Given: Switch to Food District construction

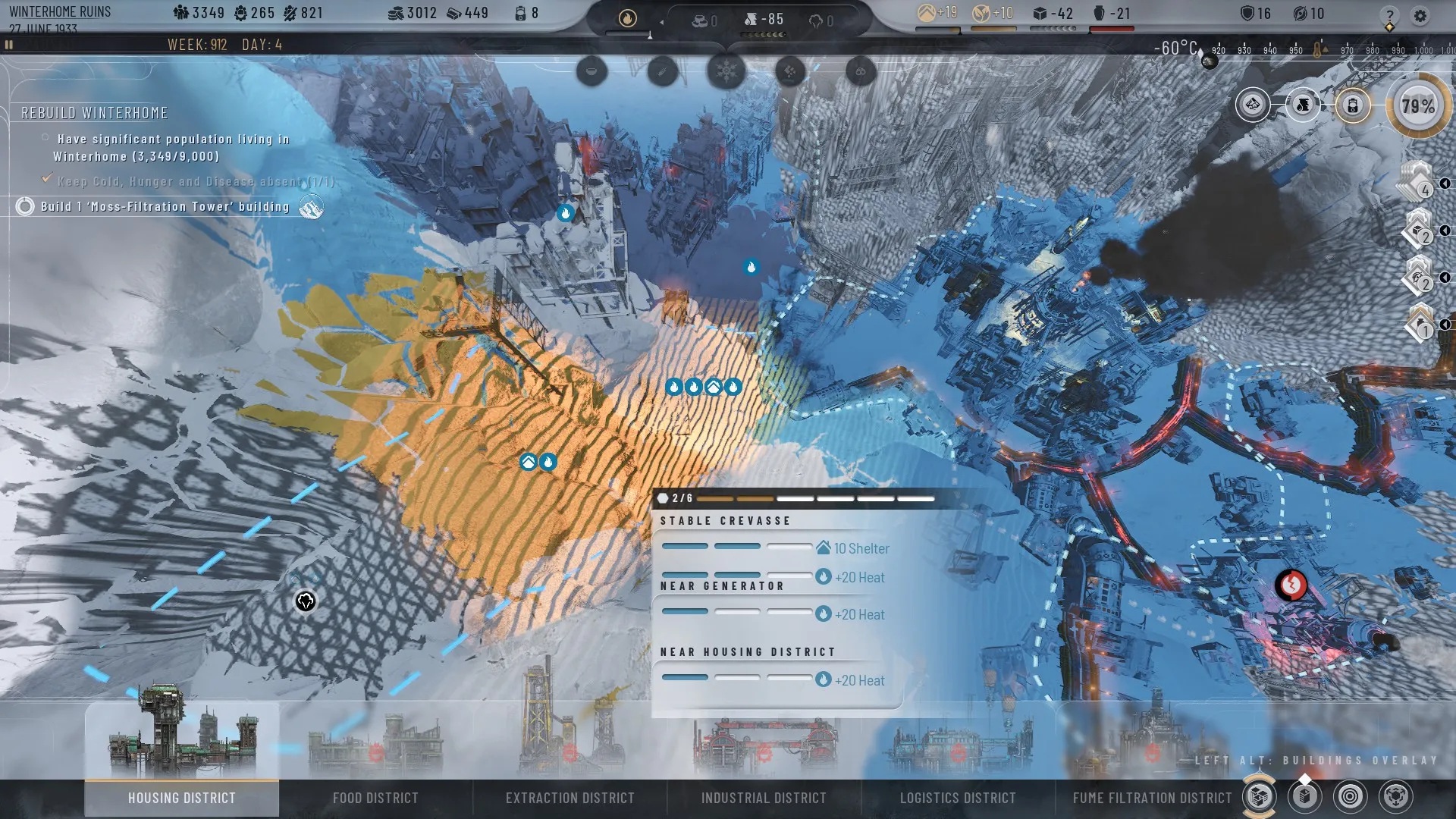Looking at the screenshot, I should (x=375, y=797).
